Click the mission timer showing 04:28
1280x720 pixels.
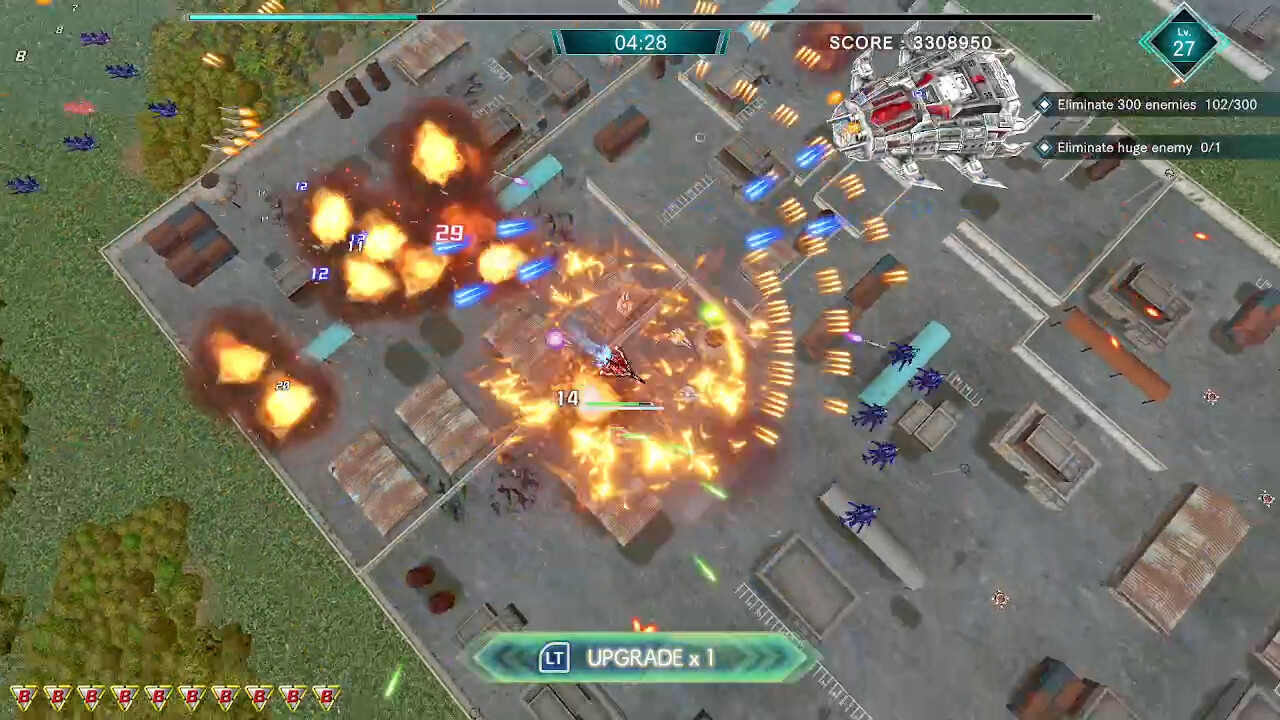(640, 42)
